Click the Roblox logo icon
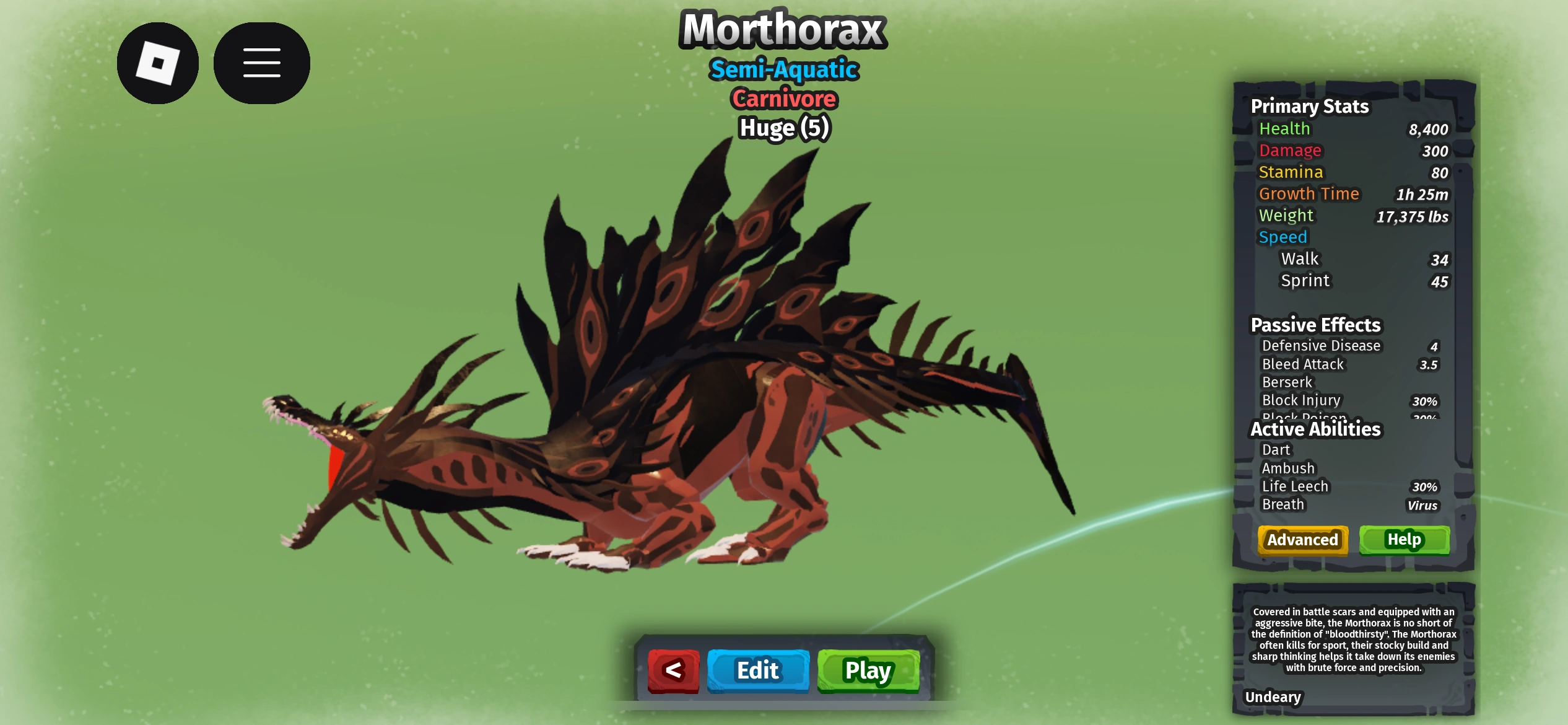The image size is (1568, 725). click(157, 63)
